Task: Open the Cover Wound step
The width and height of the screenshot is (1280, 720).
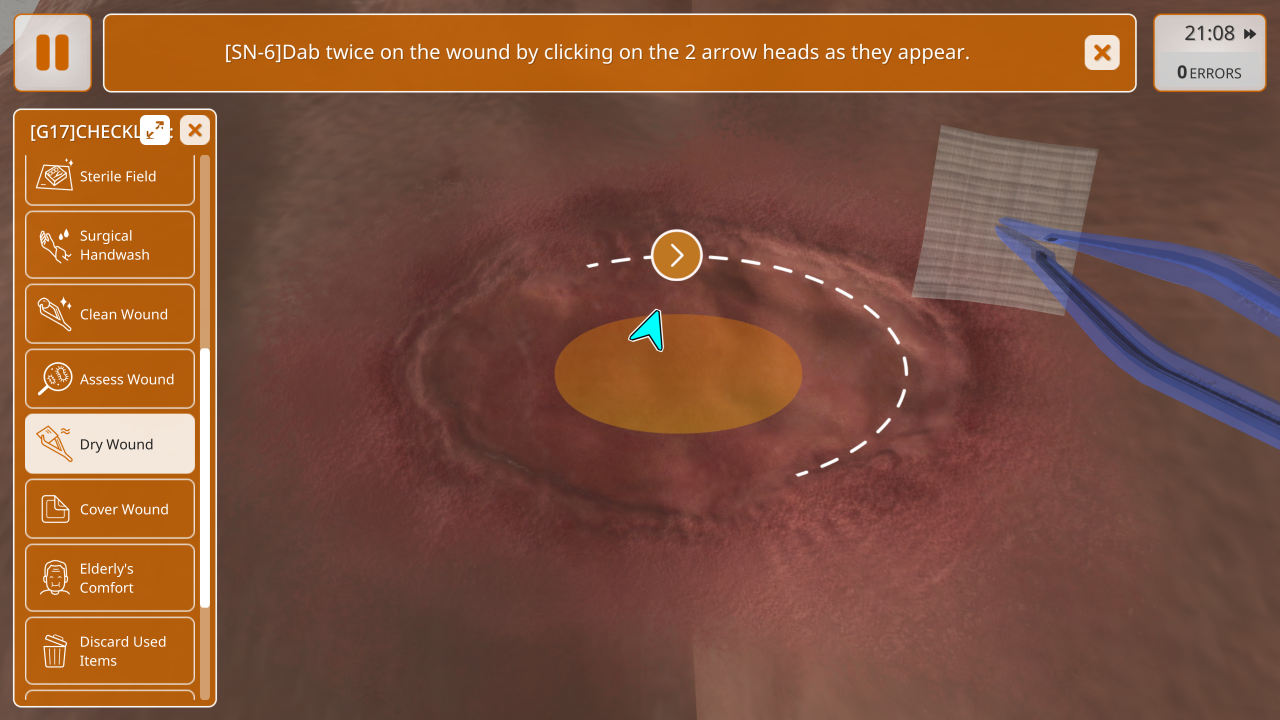Action: 110,509
